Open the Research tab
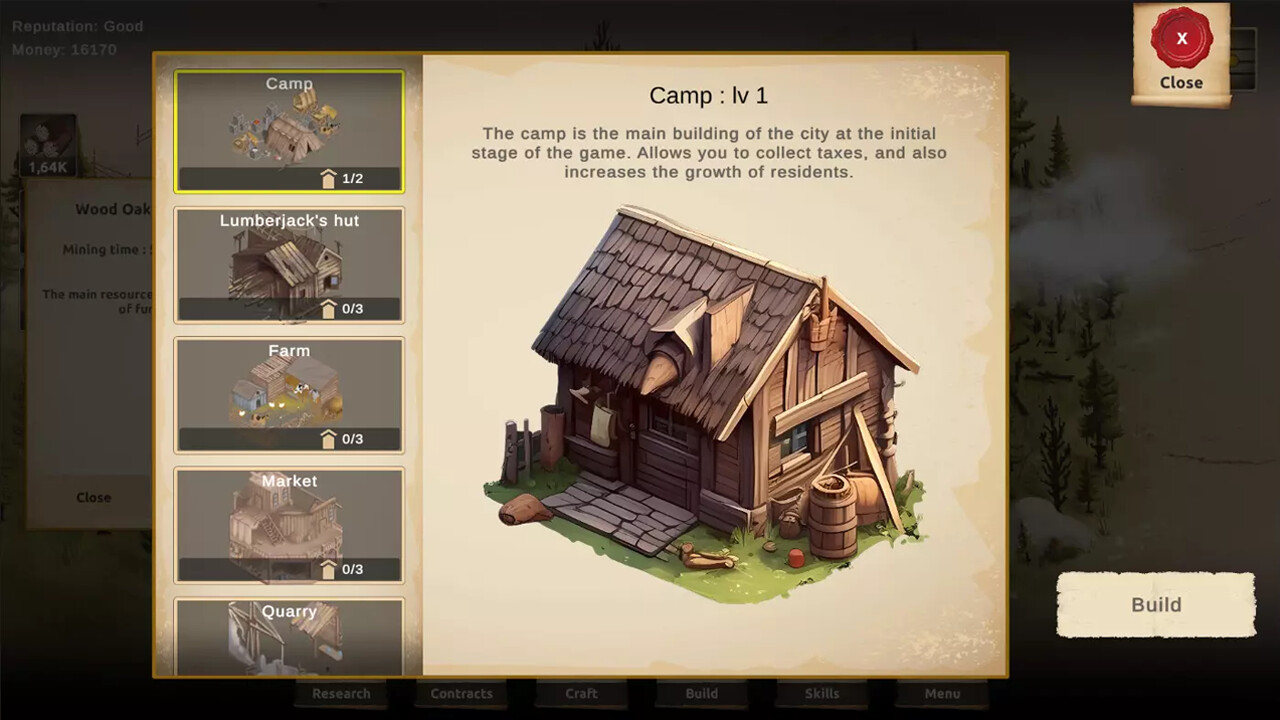This screenshot has width=1280, height=720. coord(341,693)
